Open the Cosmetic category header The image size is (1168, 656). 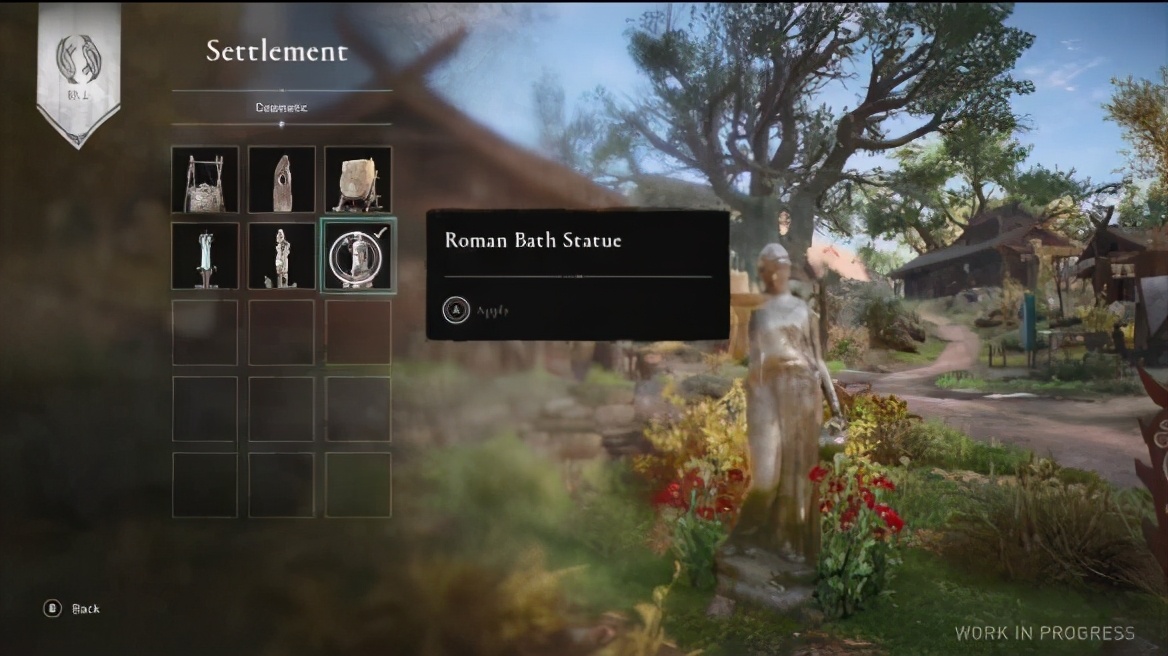(x=281, y=107)
